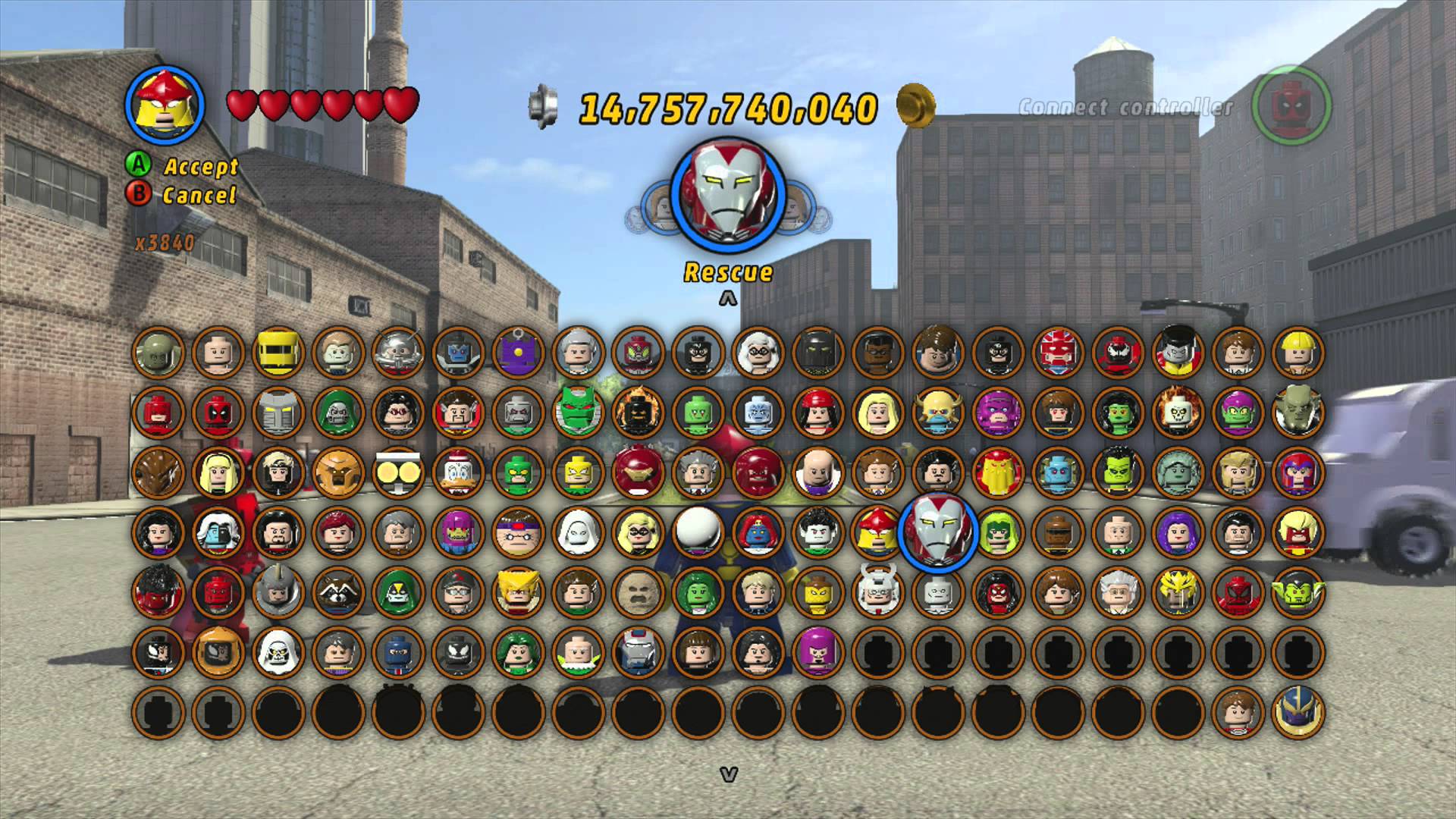This screenshot has height=819, width=1456.
Task: Pick the green Hulk portrait
Action: (x=1117, y=472)
